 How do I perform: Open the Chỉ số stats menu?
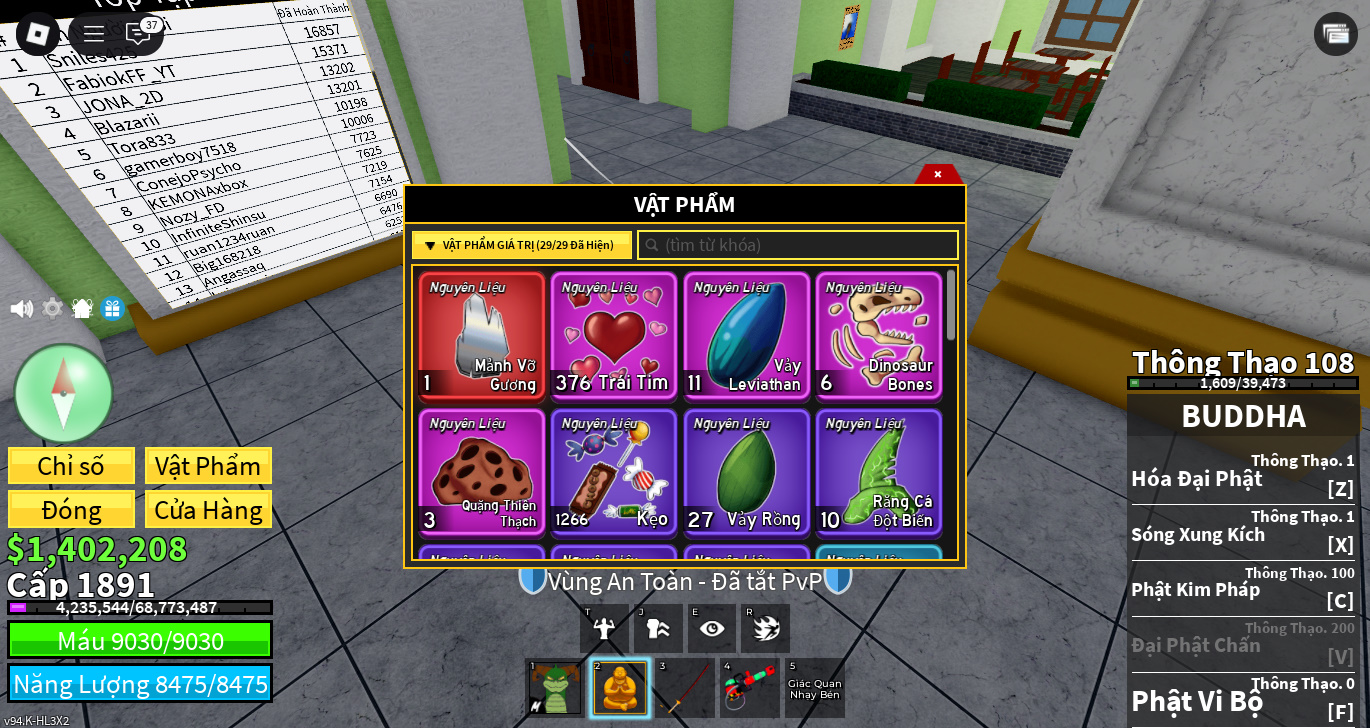[71, 466]
